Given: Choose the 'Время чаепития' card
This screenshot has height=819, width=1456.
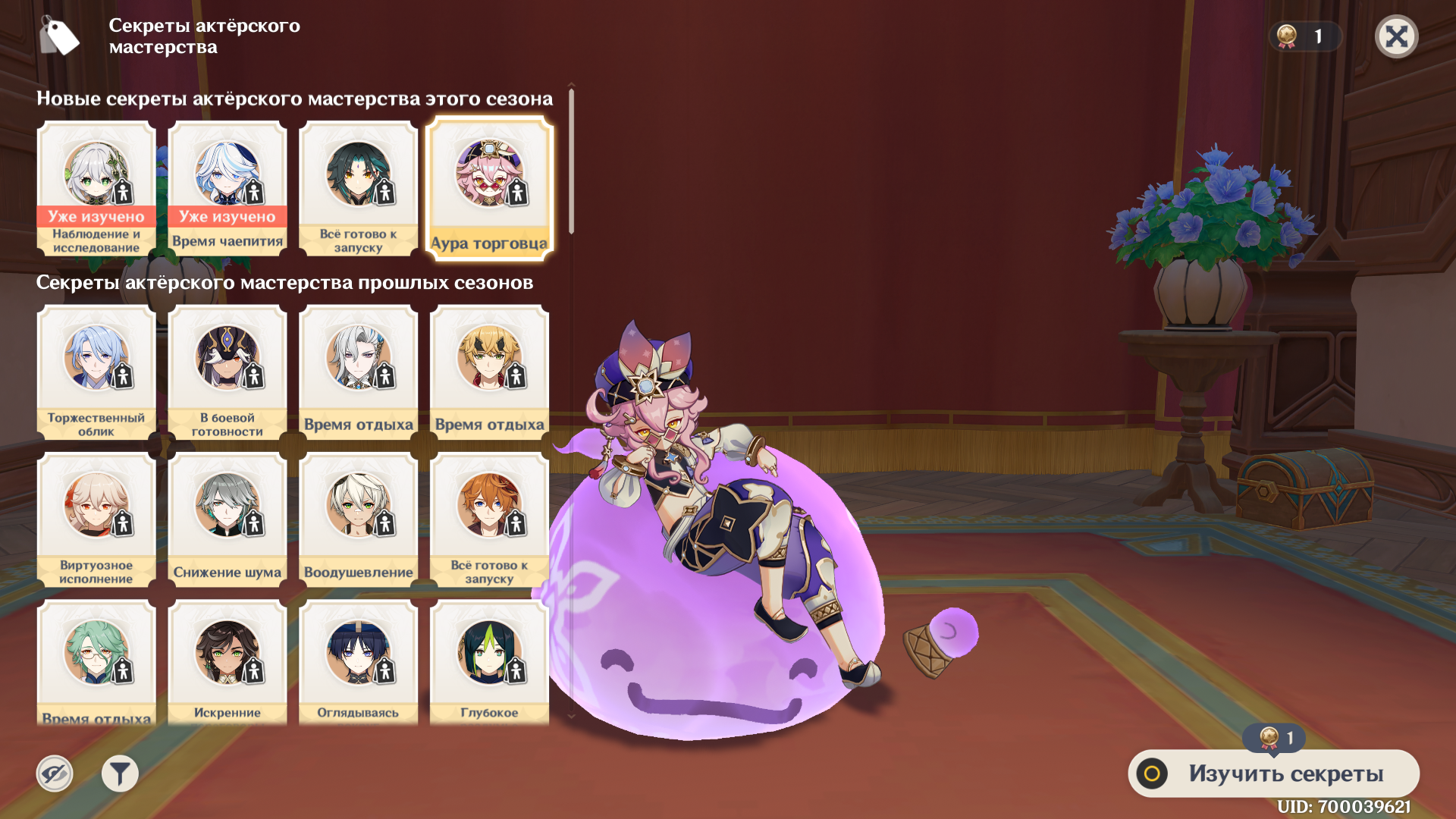Looking at the screenshot, I should pos(227,188).
